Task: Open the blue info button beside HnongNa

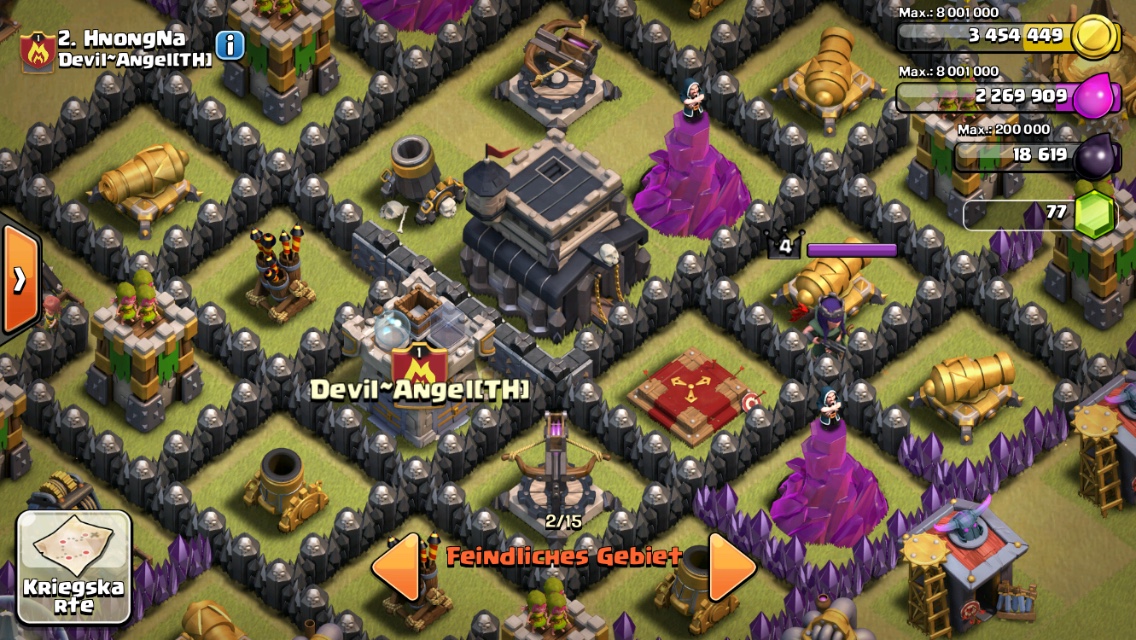Action: tap(230, 45)
